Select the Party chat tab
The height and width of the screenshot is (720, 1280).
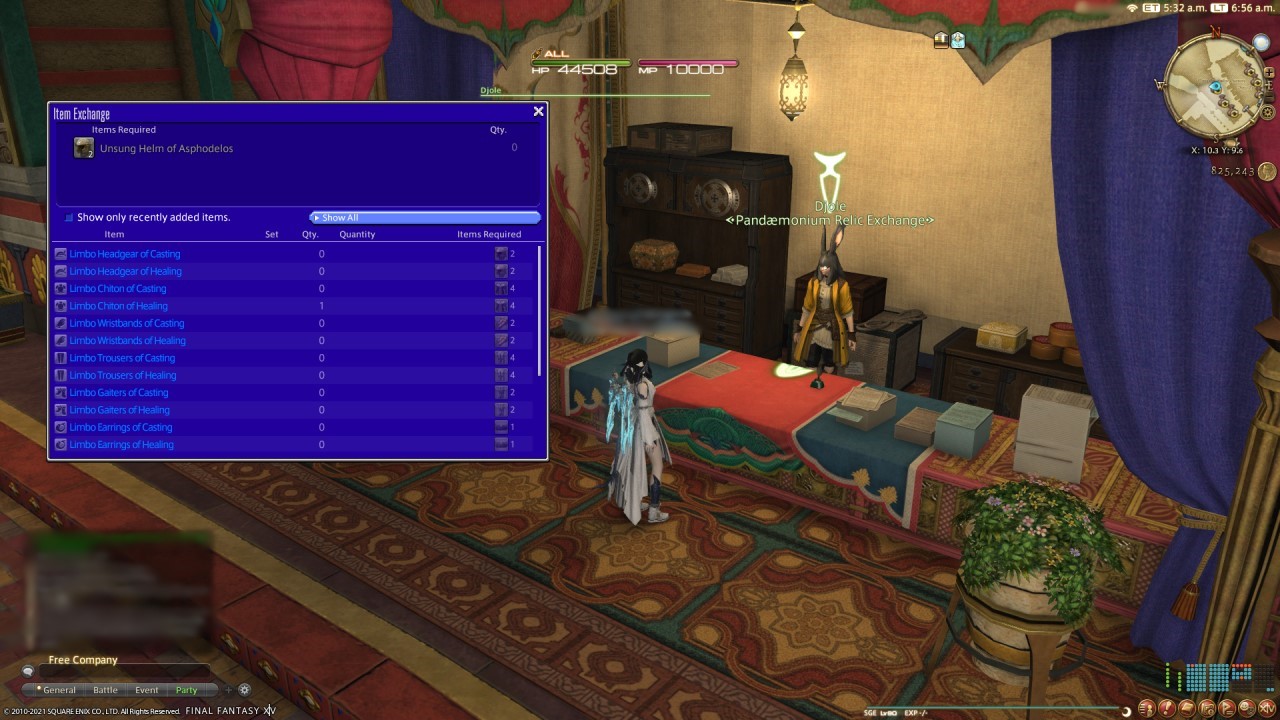tap(187, 689)
